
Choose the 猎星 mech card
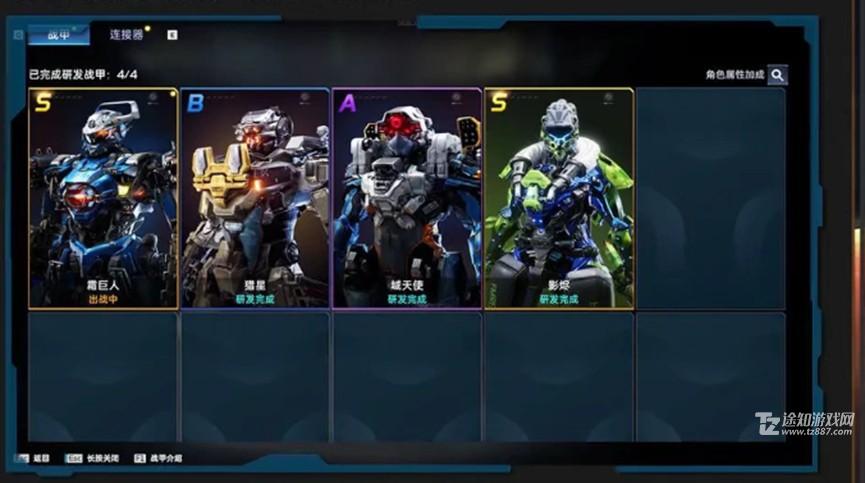255,198
